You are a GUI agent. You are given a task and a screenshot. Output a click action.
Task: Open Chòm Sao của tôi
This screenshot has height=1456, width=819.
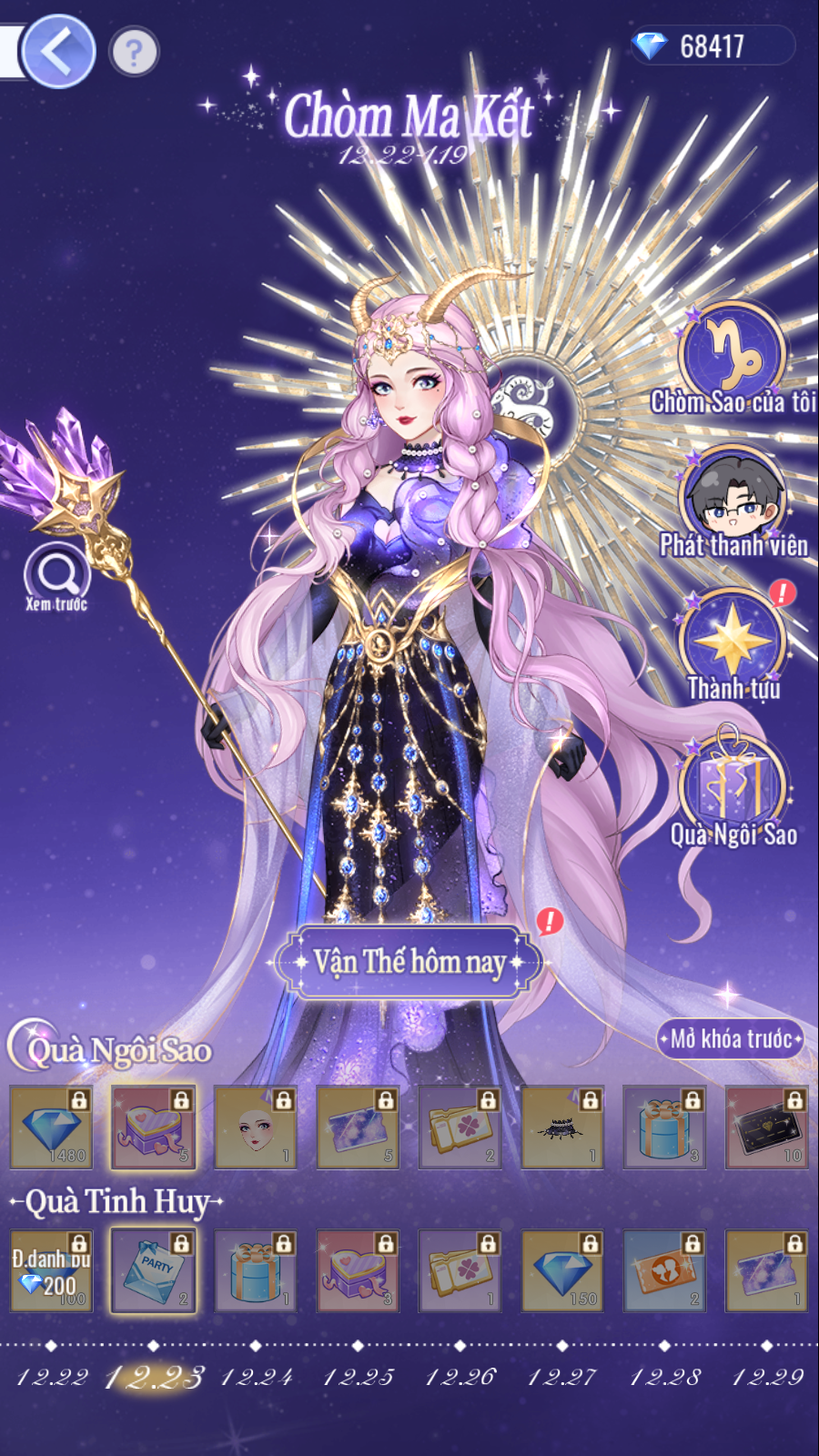point(732,355)
